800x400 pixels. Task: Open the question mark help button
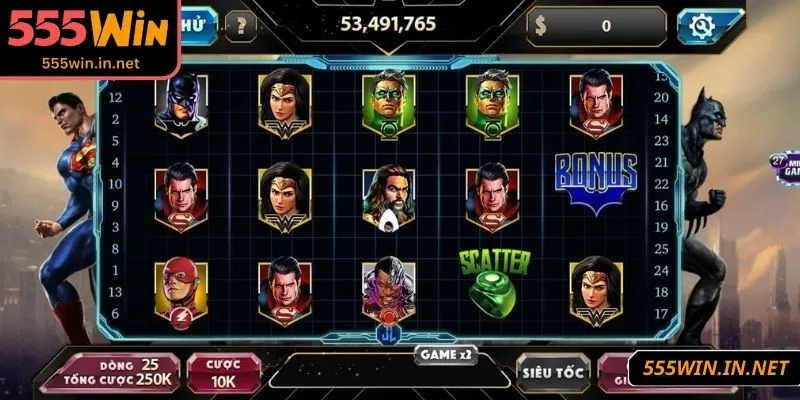240,25
